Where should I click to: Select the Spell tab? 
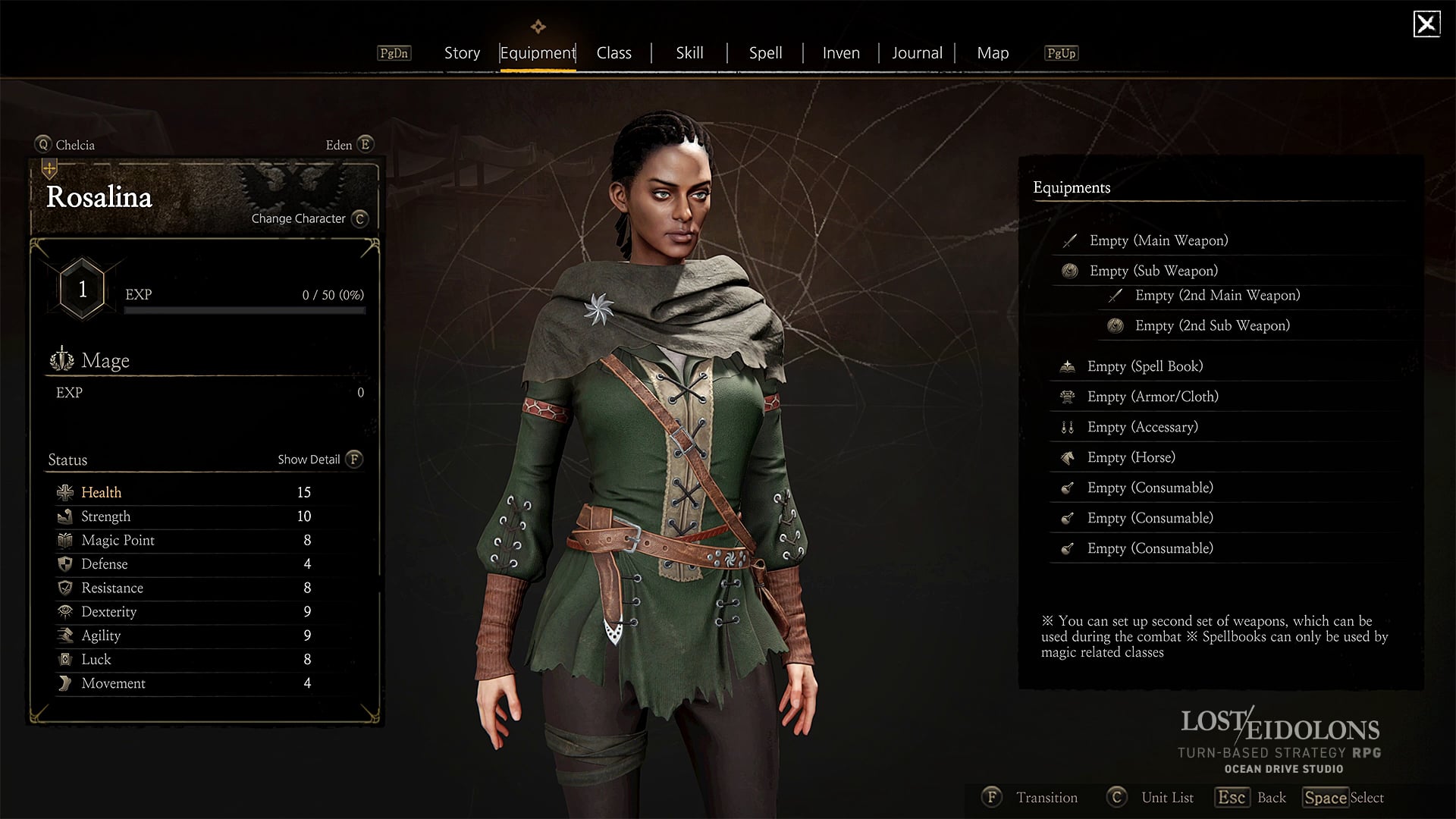(765, 53)
